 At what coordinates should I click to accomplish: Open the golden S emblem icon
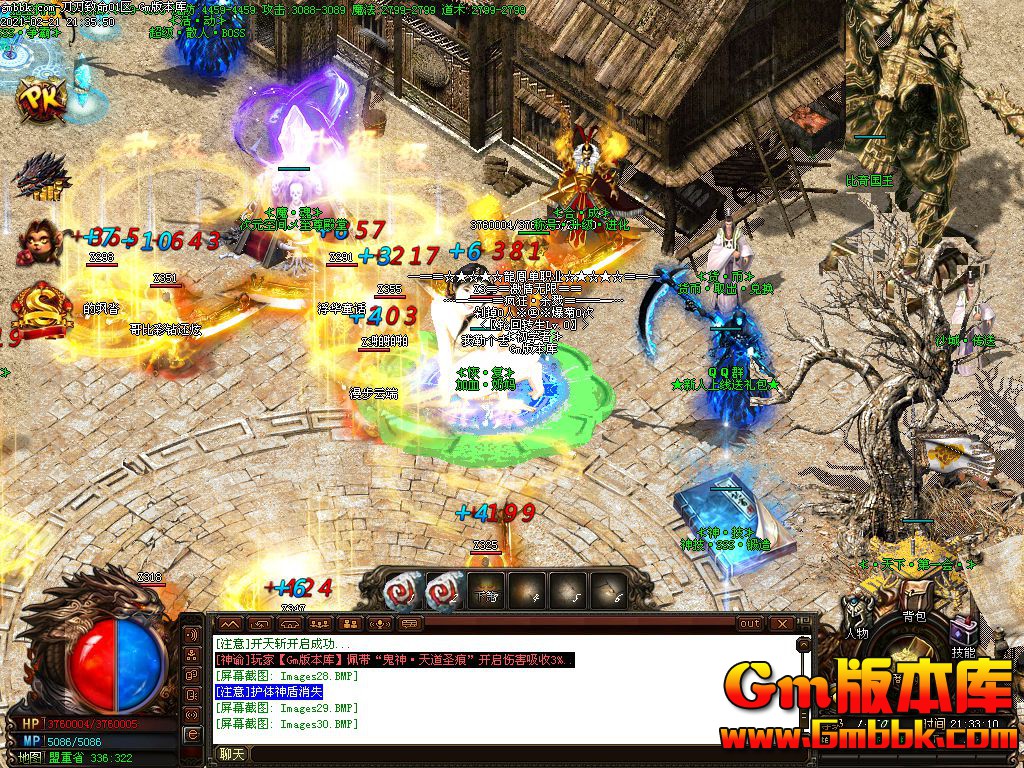pyautogui.click(x=42, y=306)
